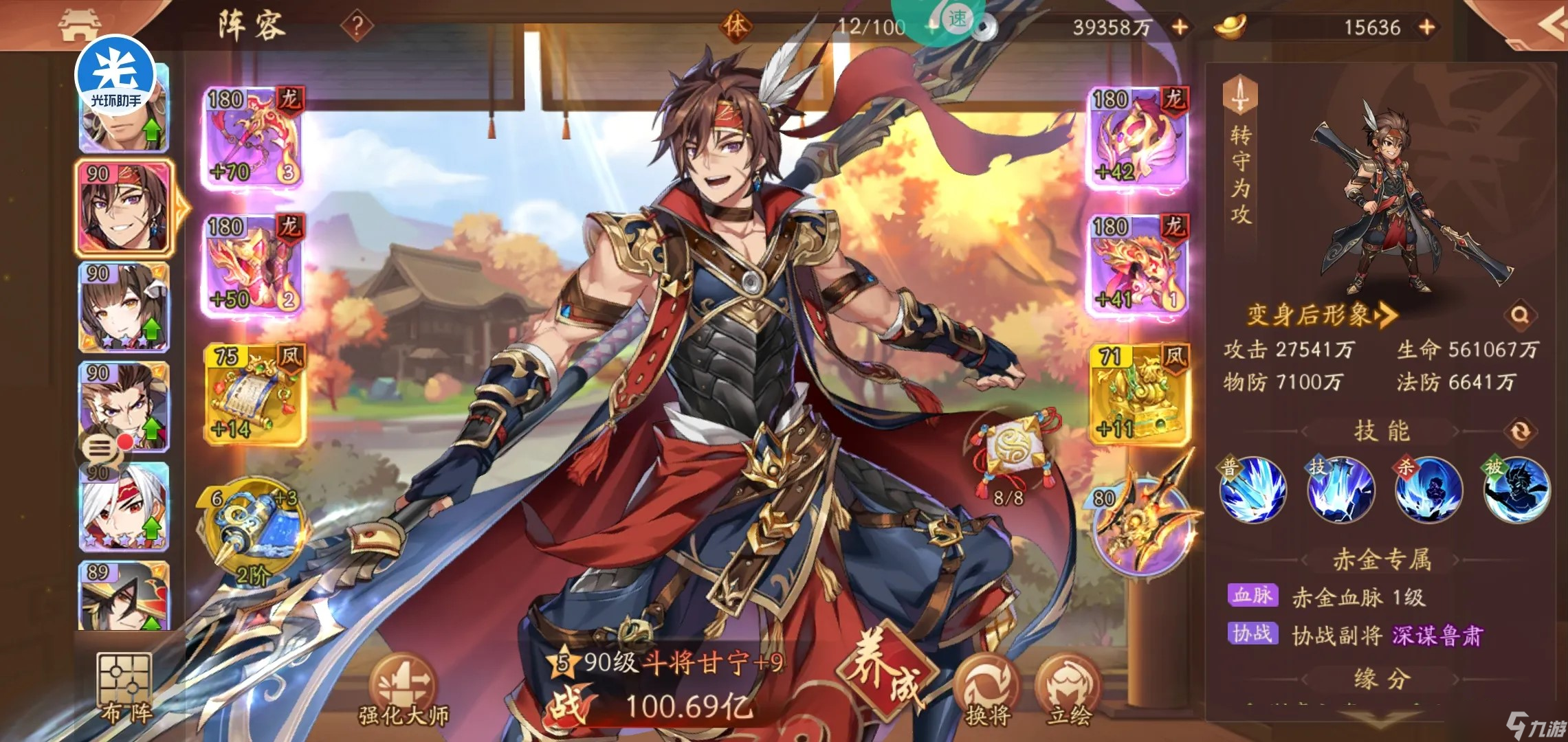This screenshot has height=742, width=1568.
Task: Select the +70 dragon bow equipment slot
Action: 253,137
